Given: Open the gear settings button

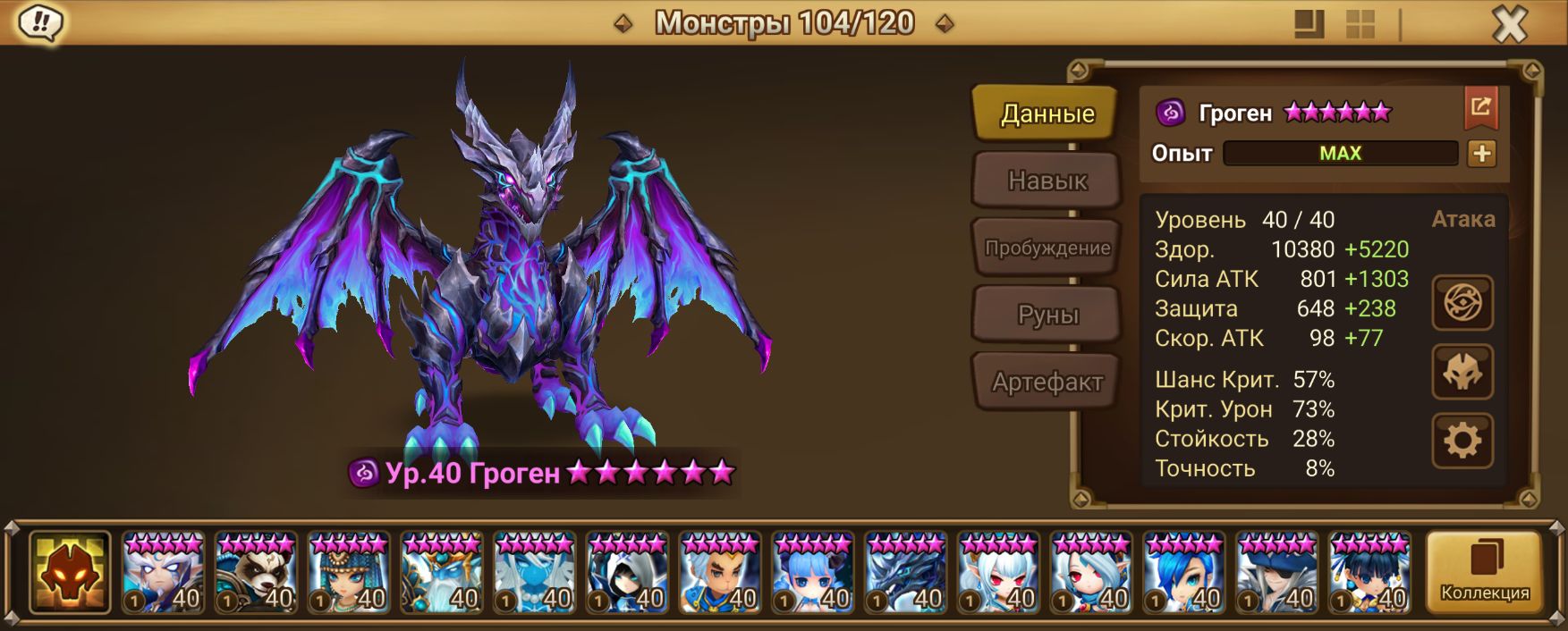Looking at the screenshot, I should [1462, 441].
